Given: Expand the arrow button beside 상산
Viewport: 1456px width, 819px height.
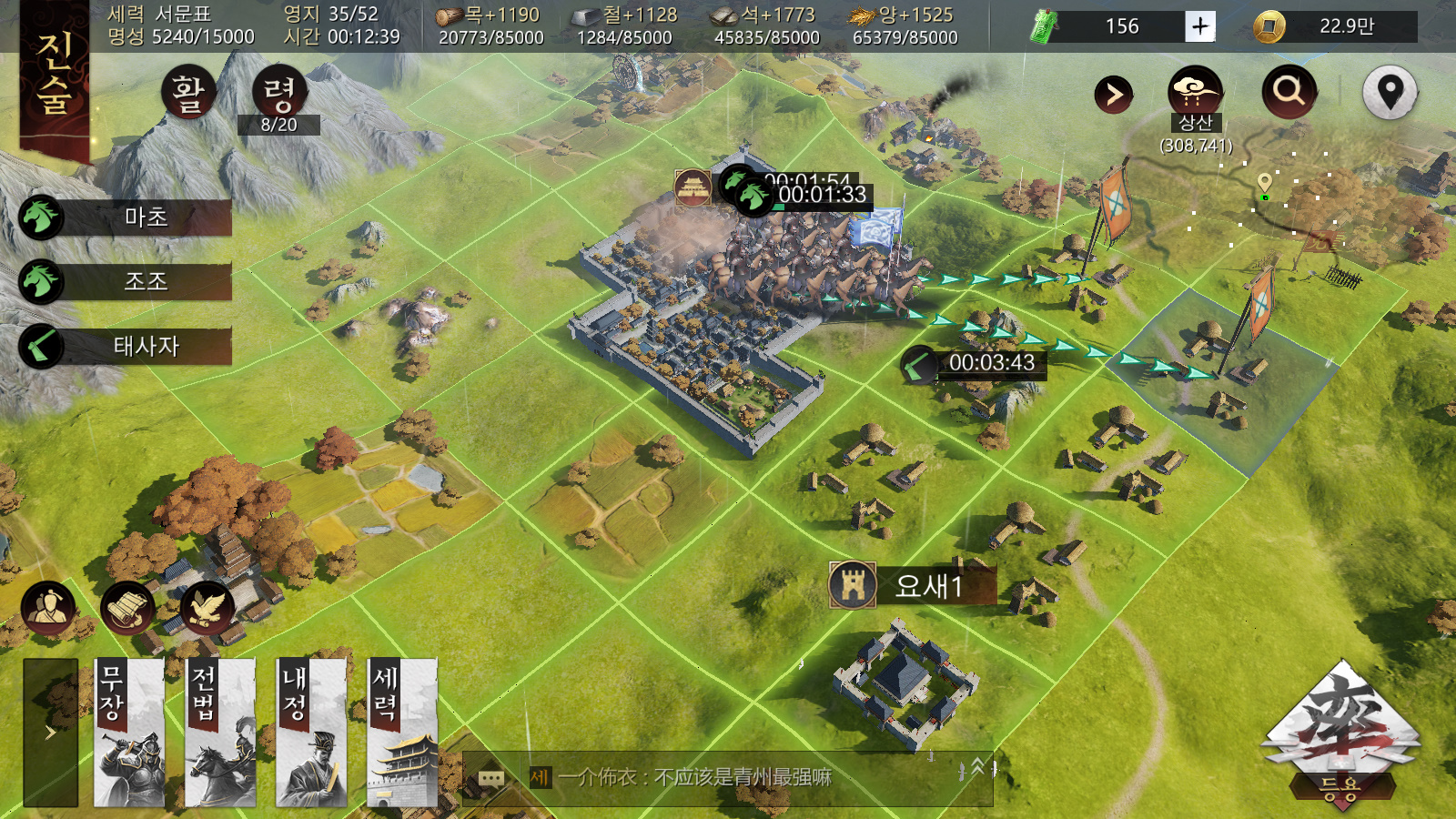Looking at the screenshot, I should click(1114, 94).
